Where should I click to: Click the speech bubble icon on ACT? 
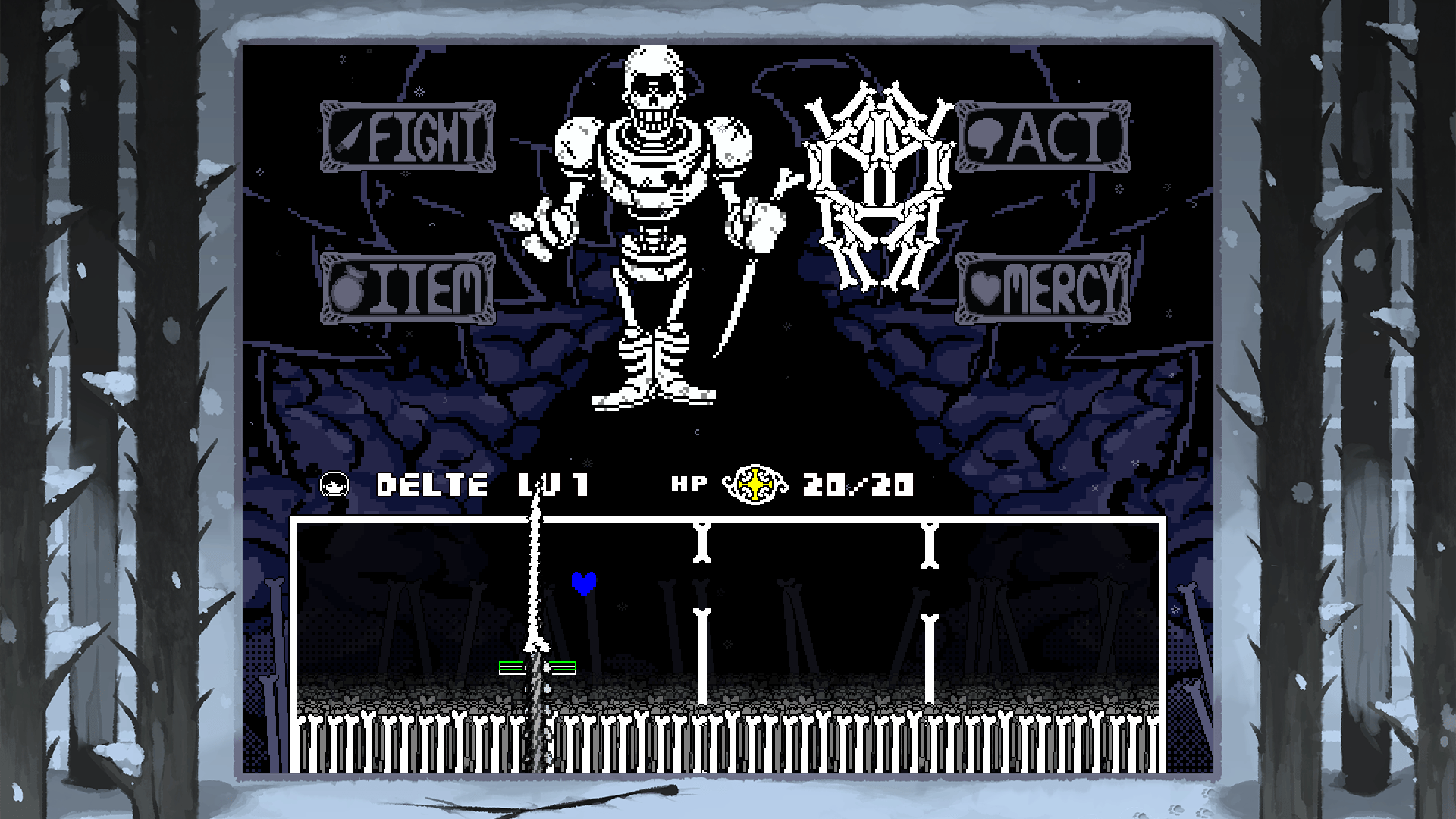coord(986,137)
